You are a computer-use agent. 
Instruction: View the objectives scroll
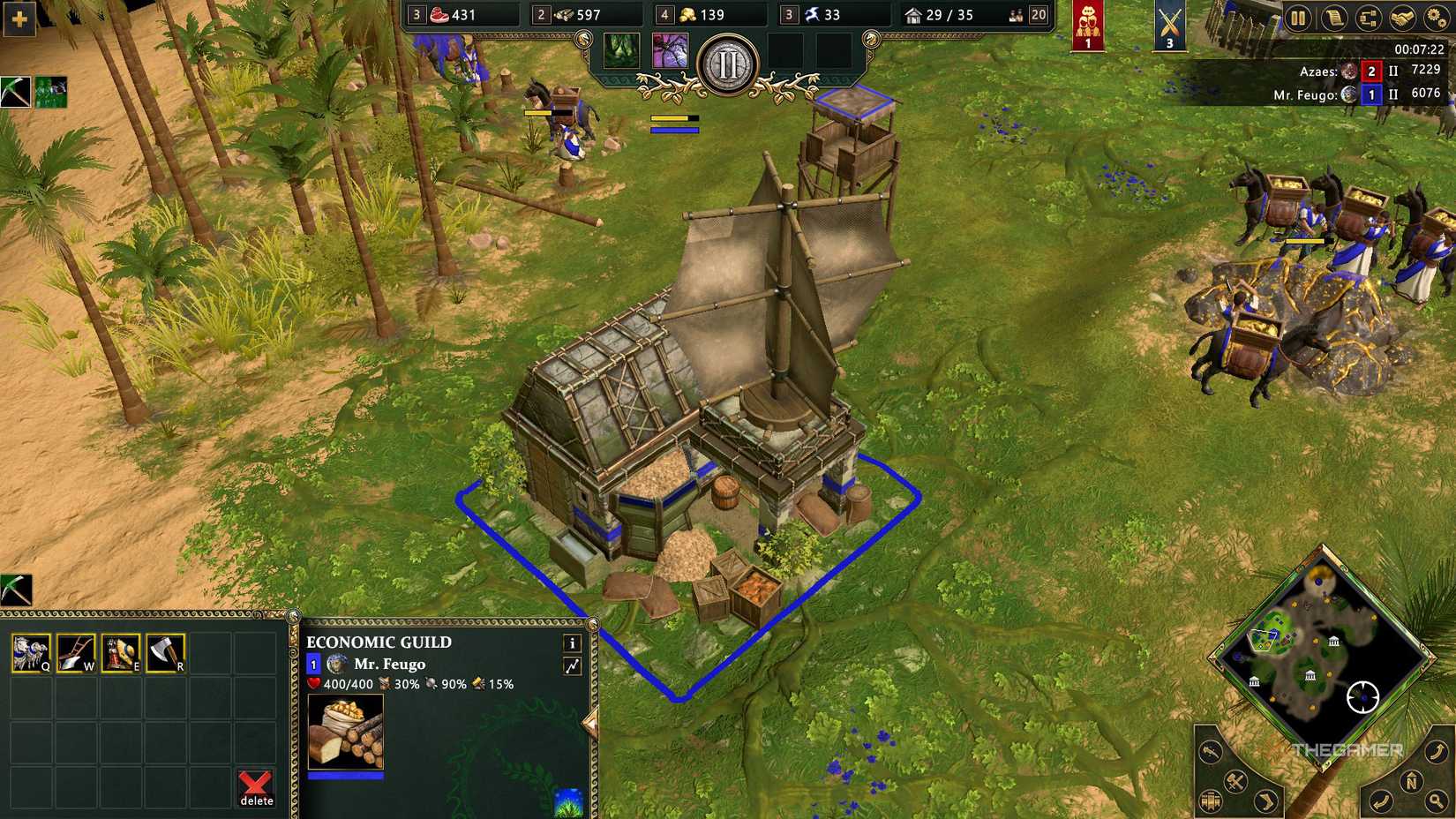1334,18
